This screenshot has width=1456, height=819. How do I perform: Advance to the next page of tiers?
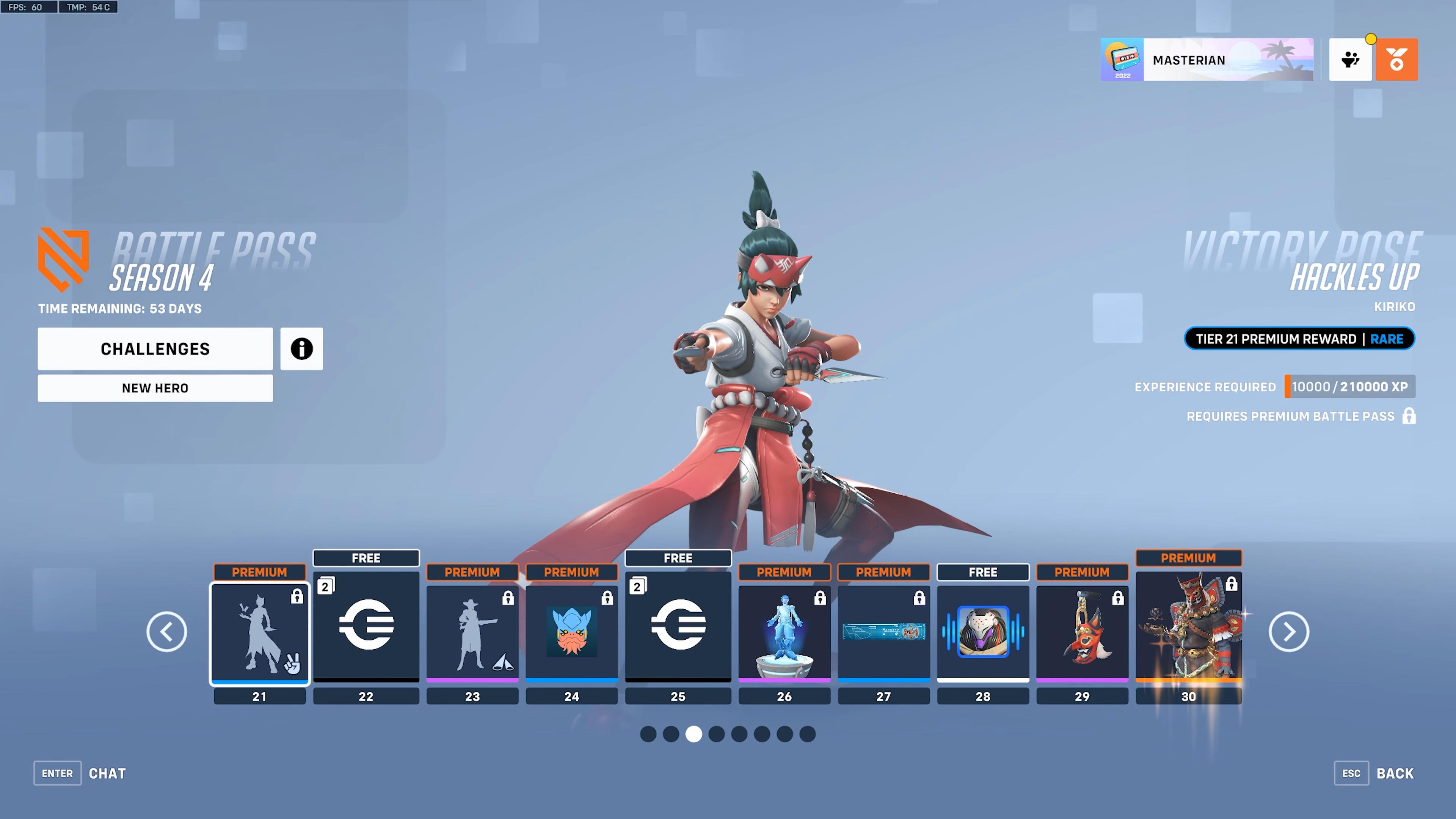click(1289, 631)
